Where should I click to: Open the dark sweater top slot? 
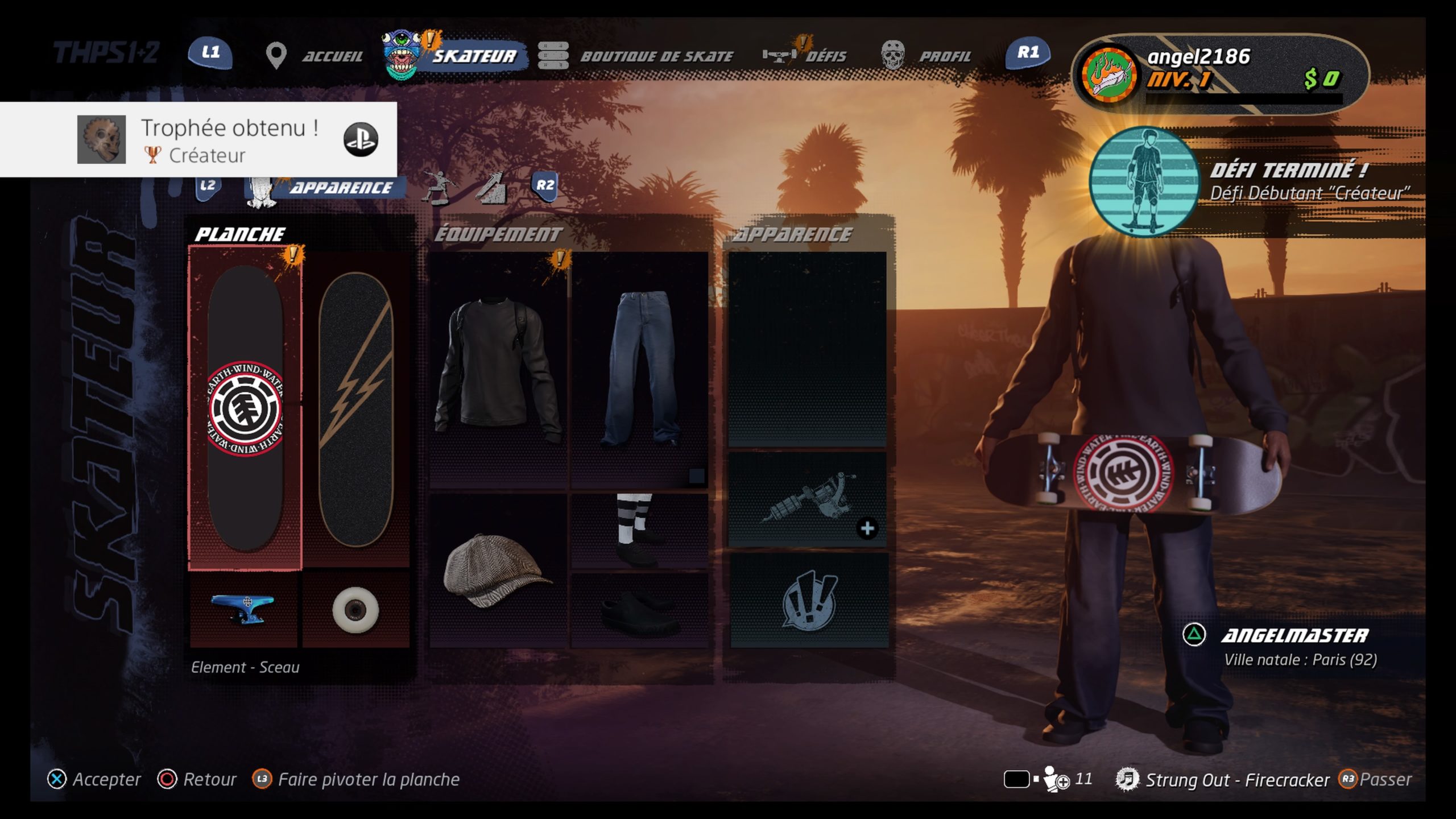pos(498,370)
